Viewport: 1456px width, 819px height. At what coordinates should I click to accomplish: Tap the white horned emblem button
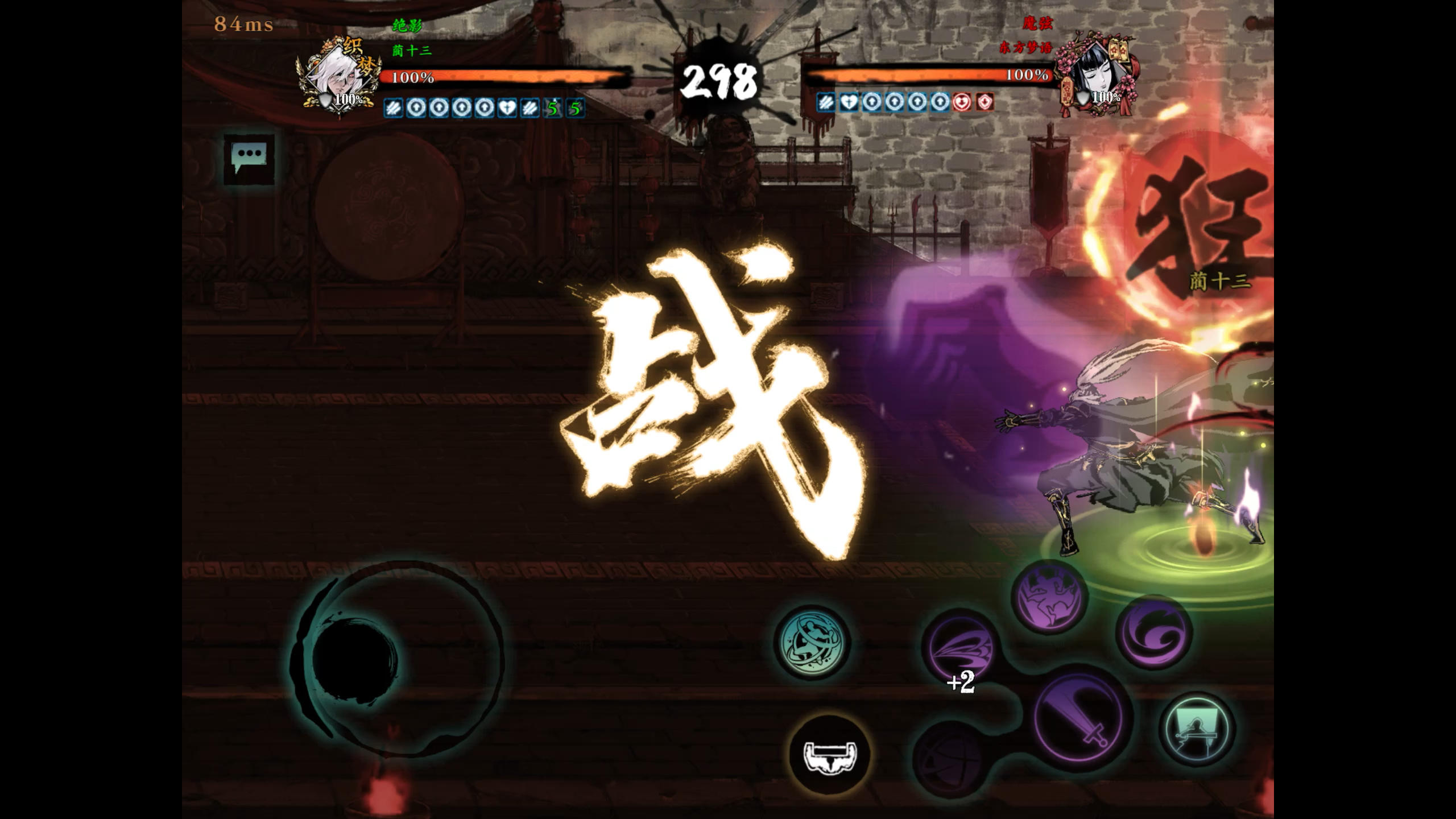[830, 755]
